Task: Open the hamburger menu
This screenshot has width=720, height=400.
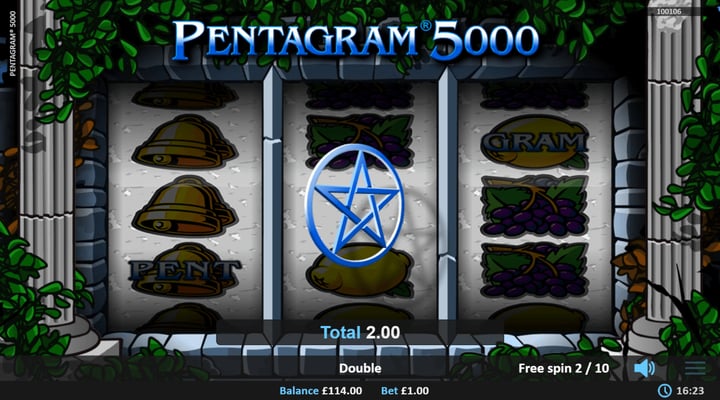Action: (x=695, y=368)
